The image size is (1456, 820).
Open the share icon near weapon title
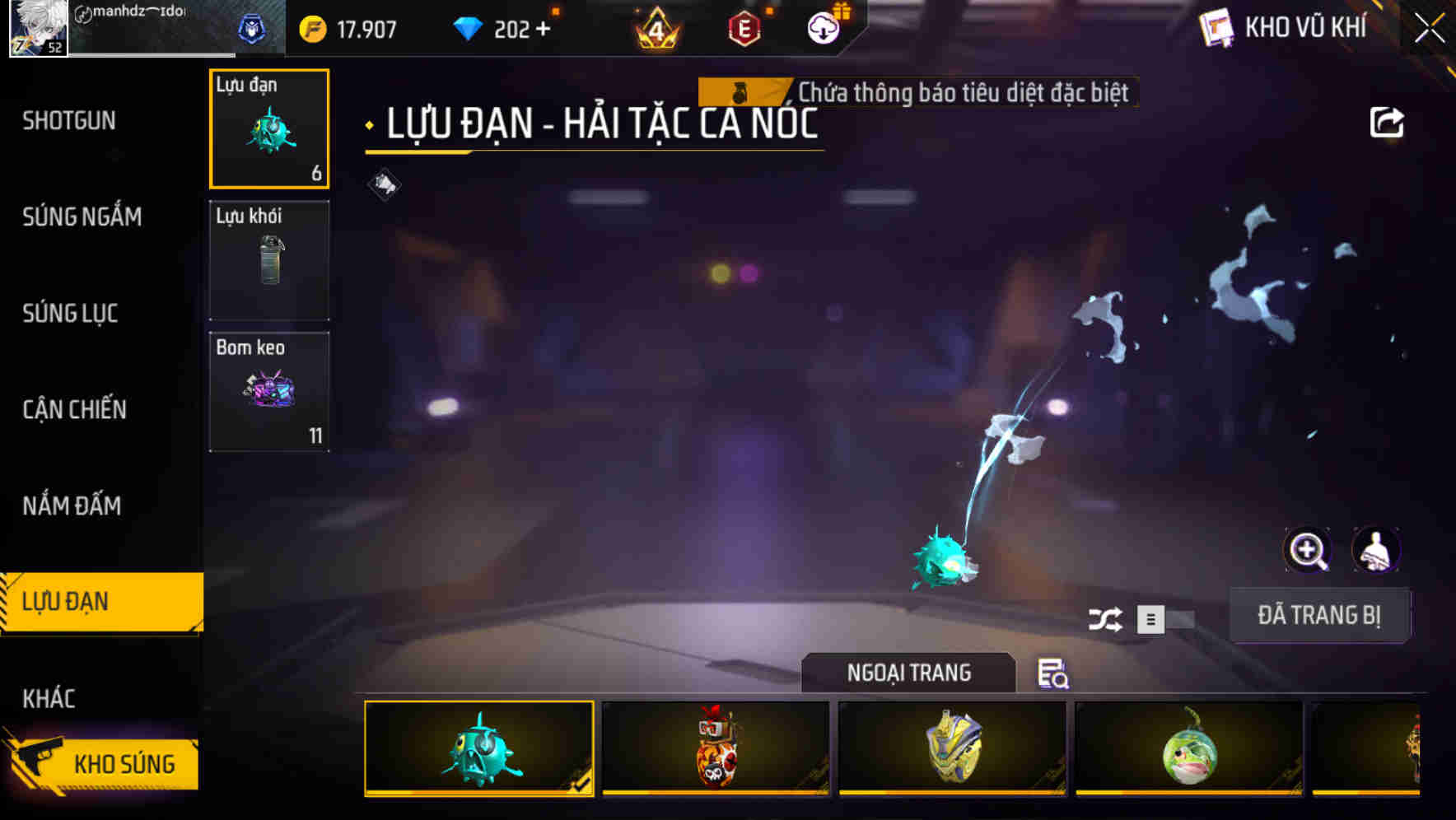pyautogui.click(x=1388, y=122)
